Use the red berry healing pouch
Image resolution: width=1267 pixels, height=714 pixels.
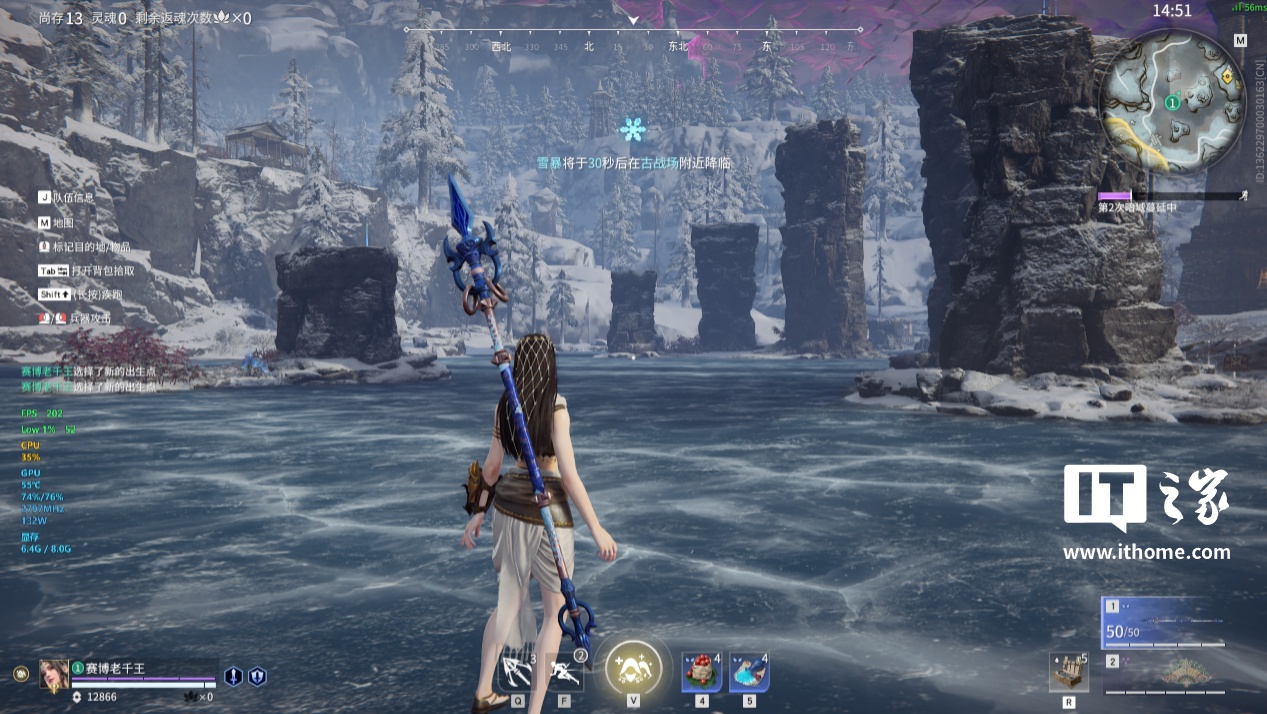point(702,672)
